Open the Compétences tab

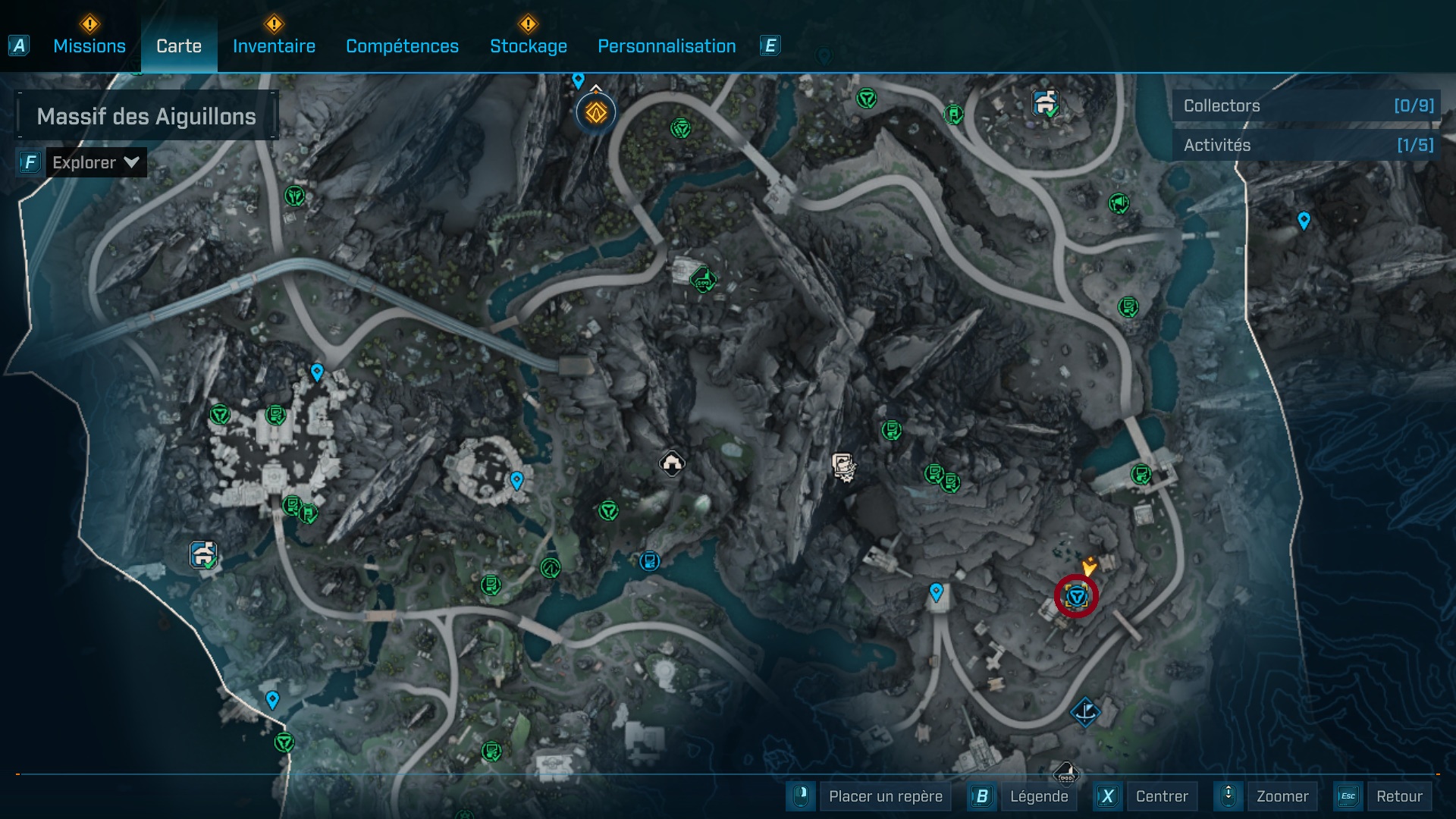click(402, 46)
